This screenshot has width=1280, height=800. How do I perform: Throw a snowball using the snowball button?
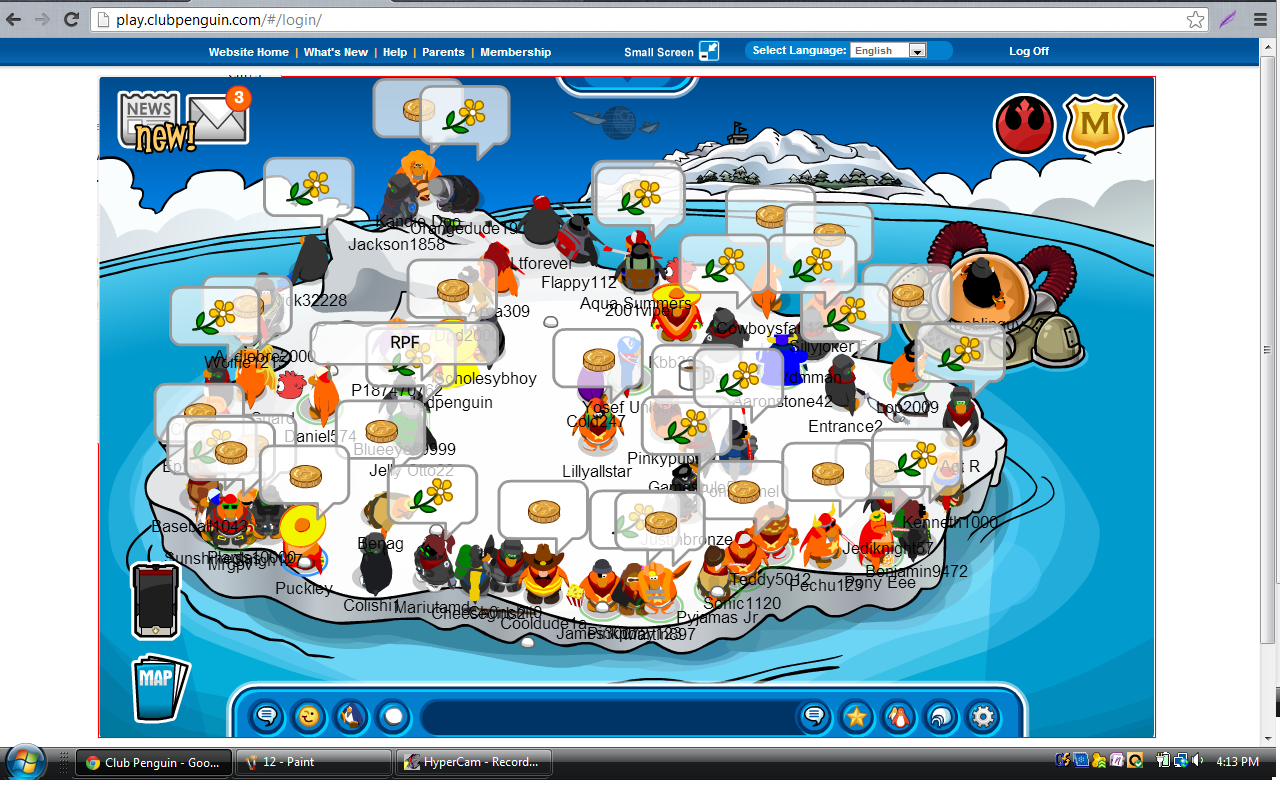coord(393,716)
